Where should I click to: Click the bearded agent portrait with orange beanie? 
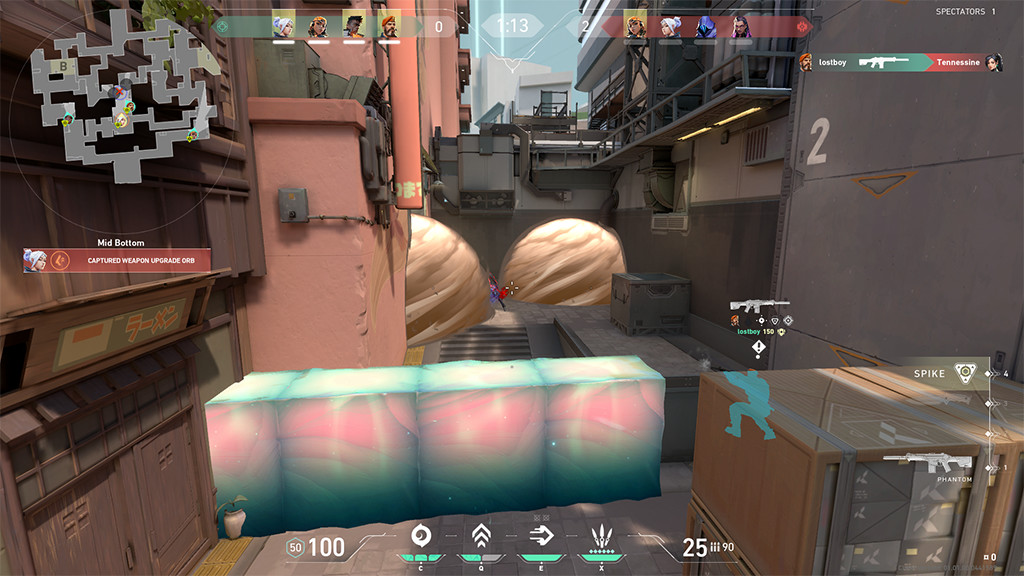coord(388,26)
